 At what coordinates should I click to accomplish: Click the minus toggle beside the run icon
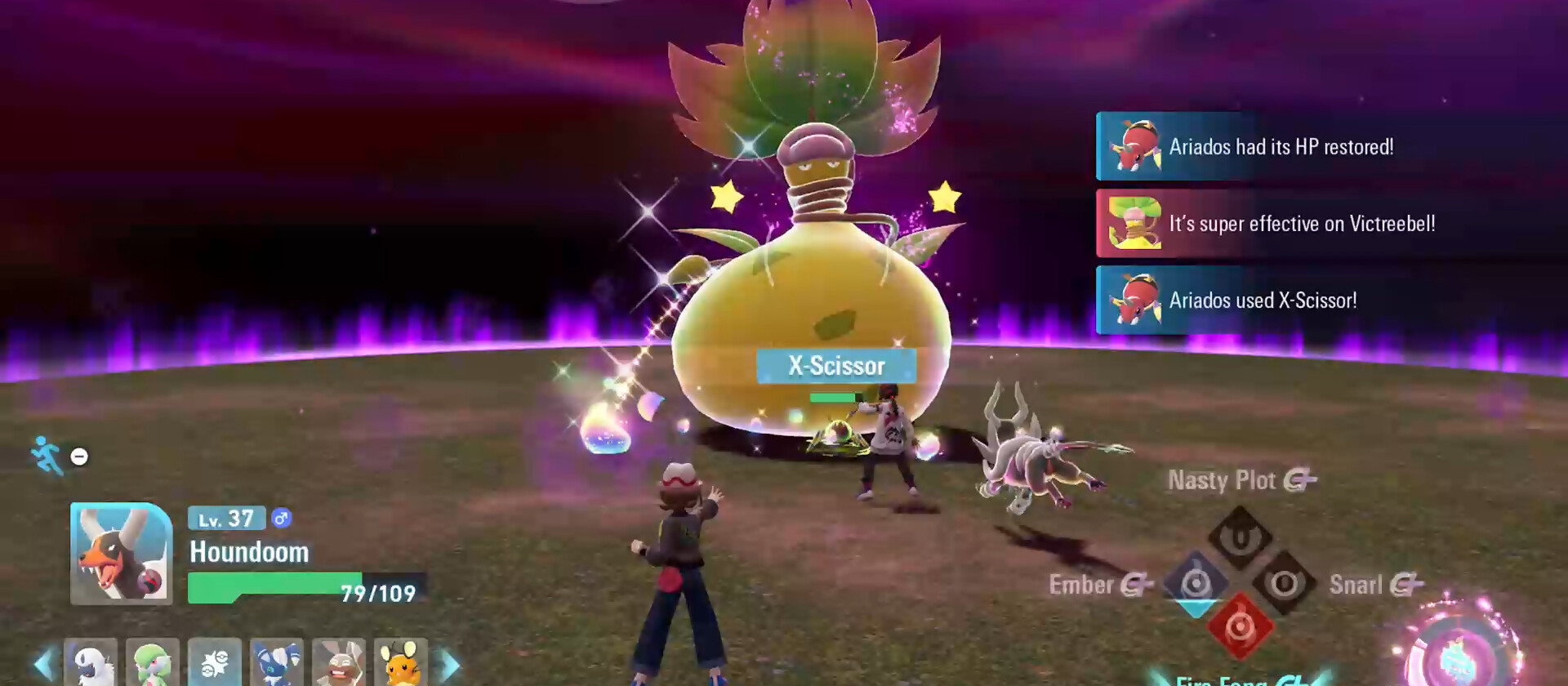pos(78,457)
